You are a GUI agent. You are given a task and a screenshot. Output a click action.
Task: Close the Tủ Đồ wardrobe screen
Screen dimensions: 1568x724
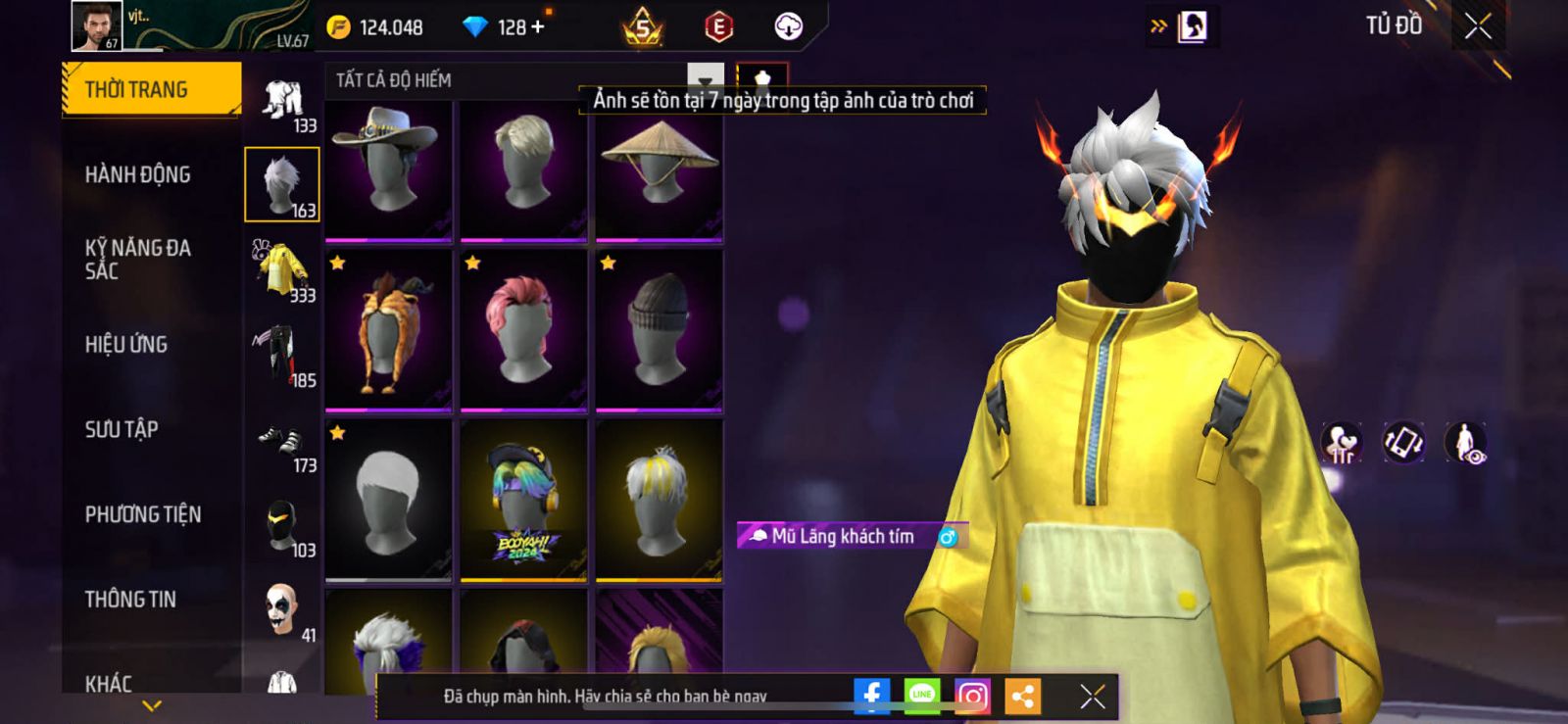coord(1478,27)
